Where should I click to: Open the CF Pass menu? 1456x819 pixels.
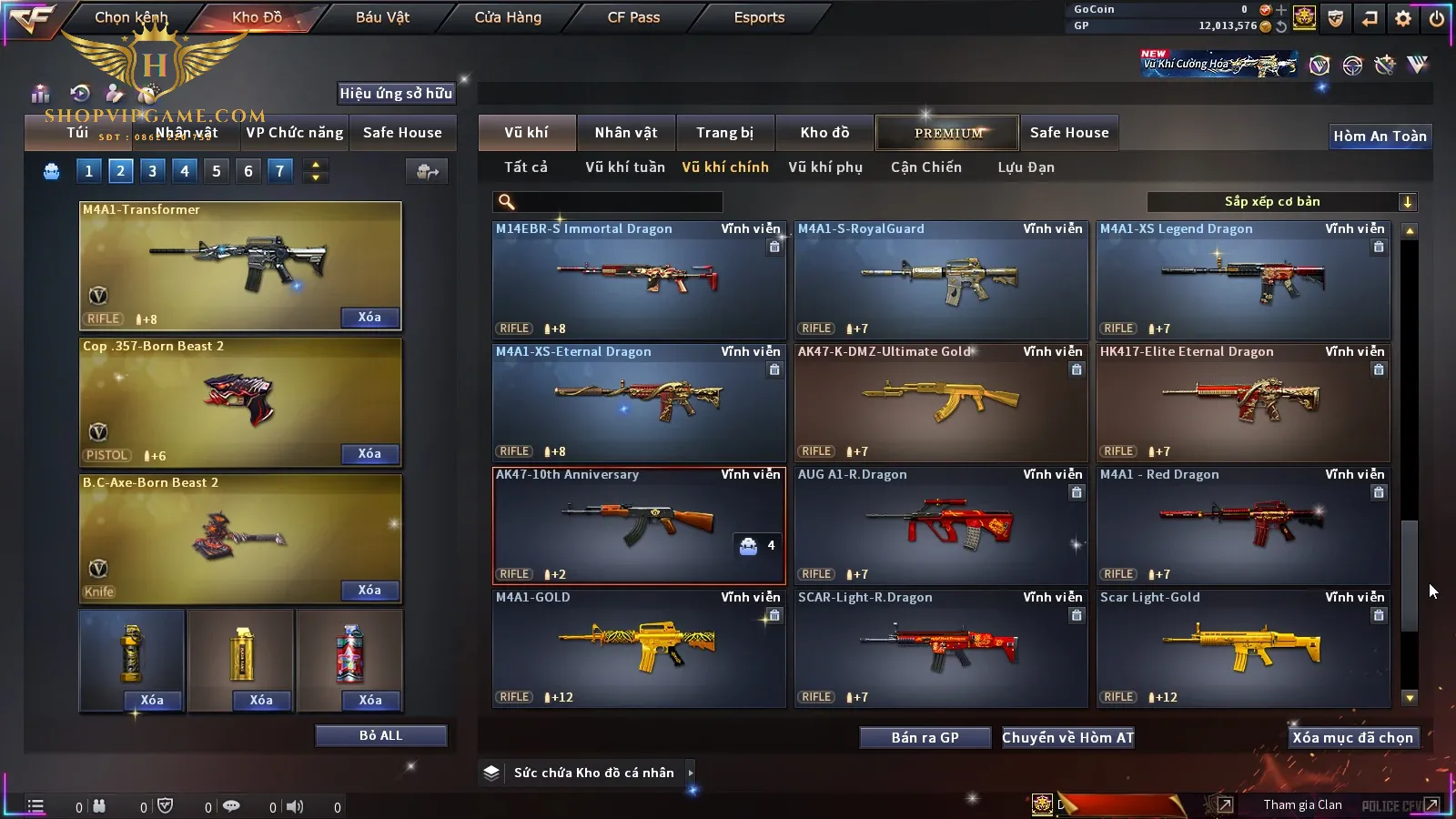click(633, 17)
